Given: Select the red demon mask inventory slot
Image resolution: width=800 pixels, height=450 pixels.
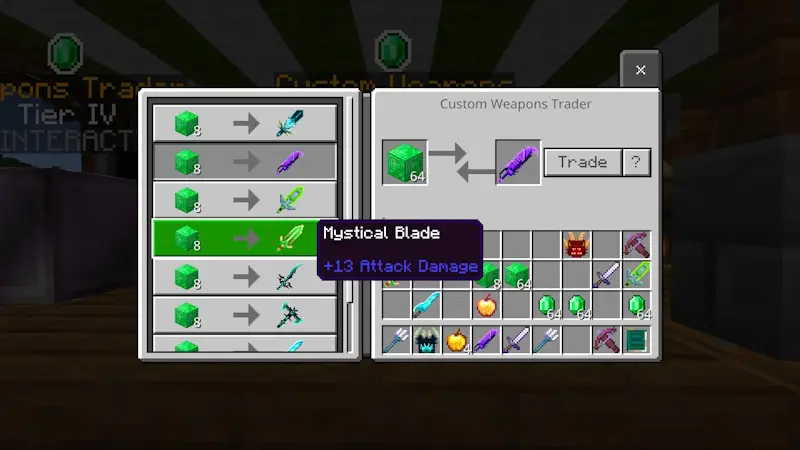Looking at the screenshot, I should pyautogui.click(x=575, y=244).
